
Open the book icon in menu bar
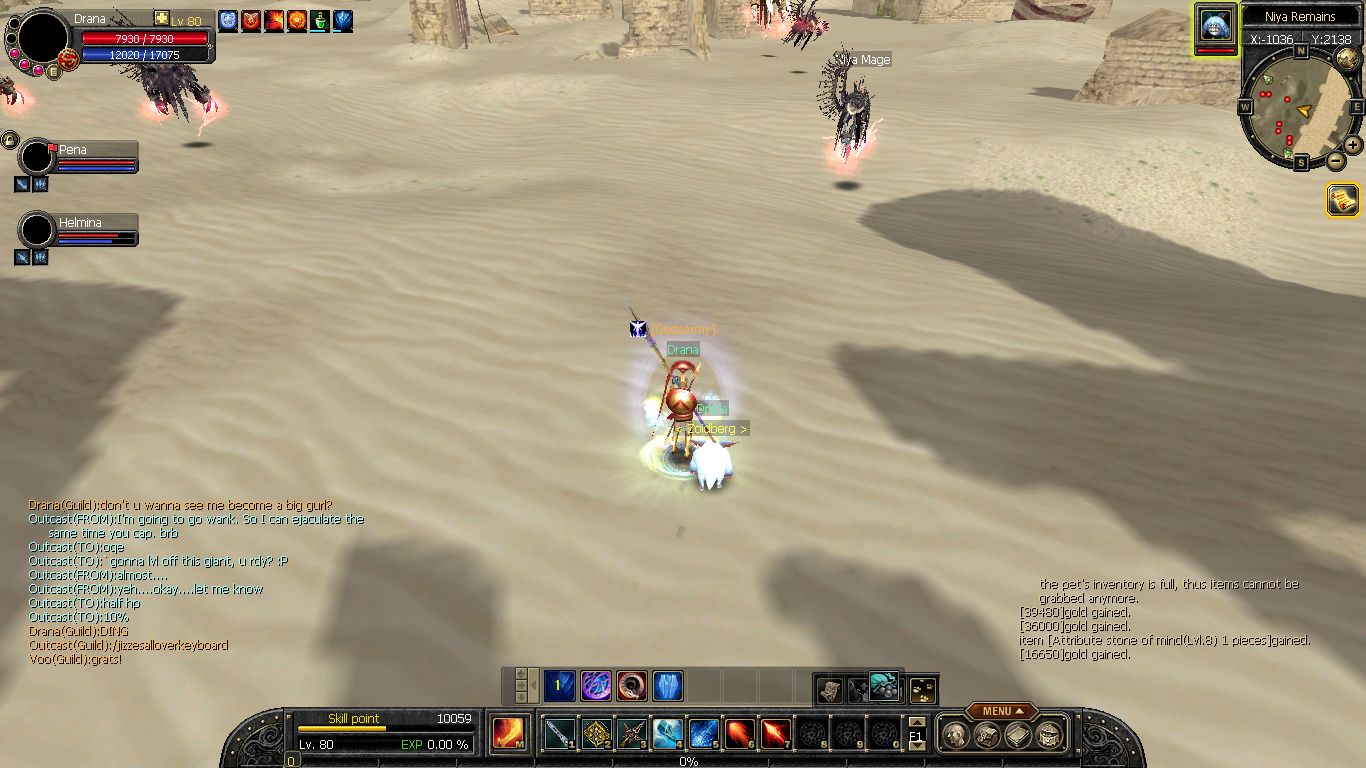(x=1018, y=736)
